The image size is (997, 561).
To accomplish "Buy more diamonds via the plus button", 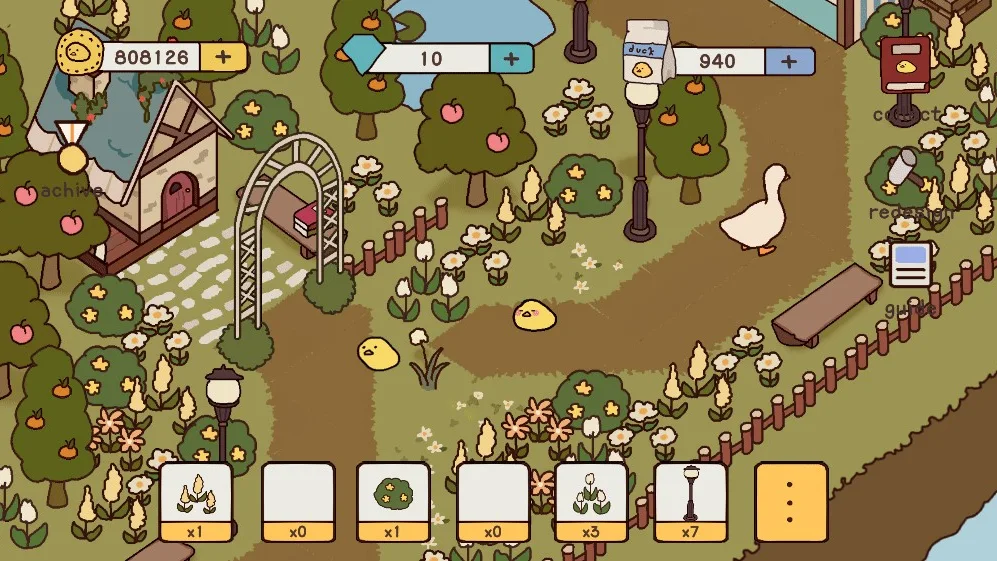I will [x=511, y=58].
